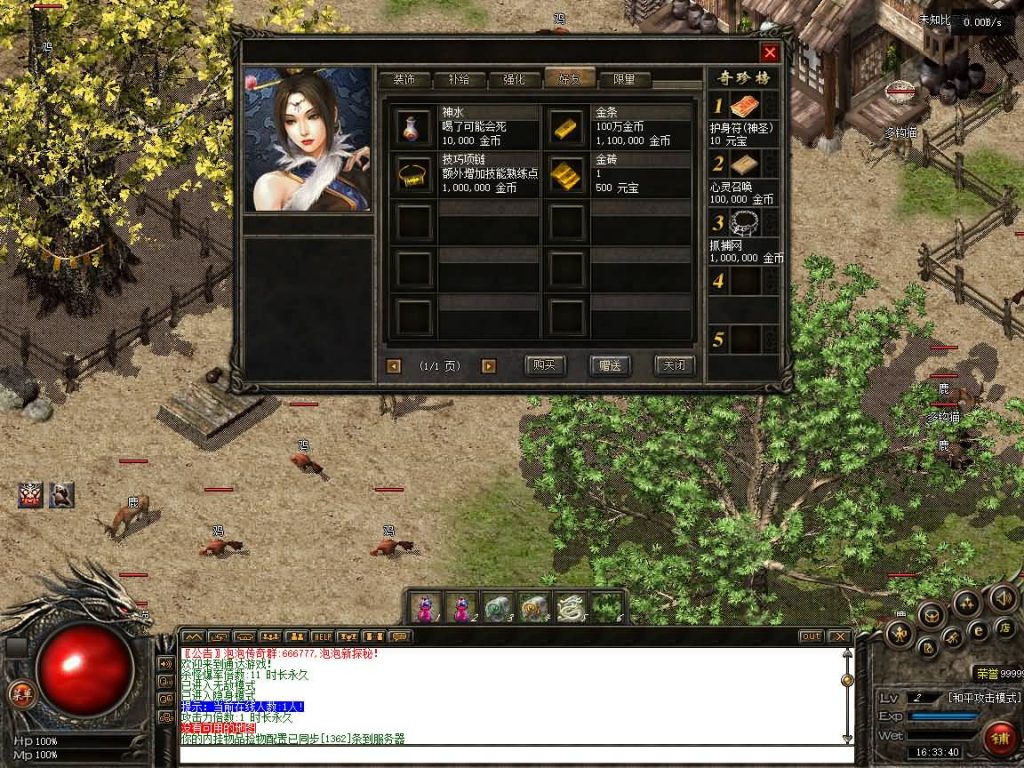Choose the 技巧项链 necklace item

coord(412,174)
